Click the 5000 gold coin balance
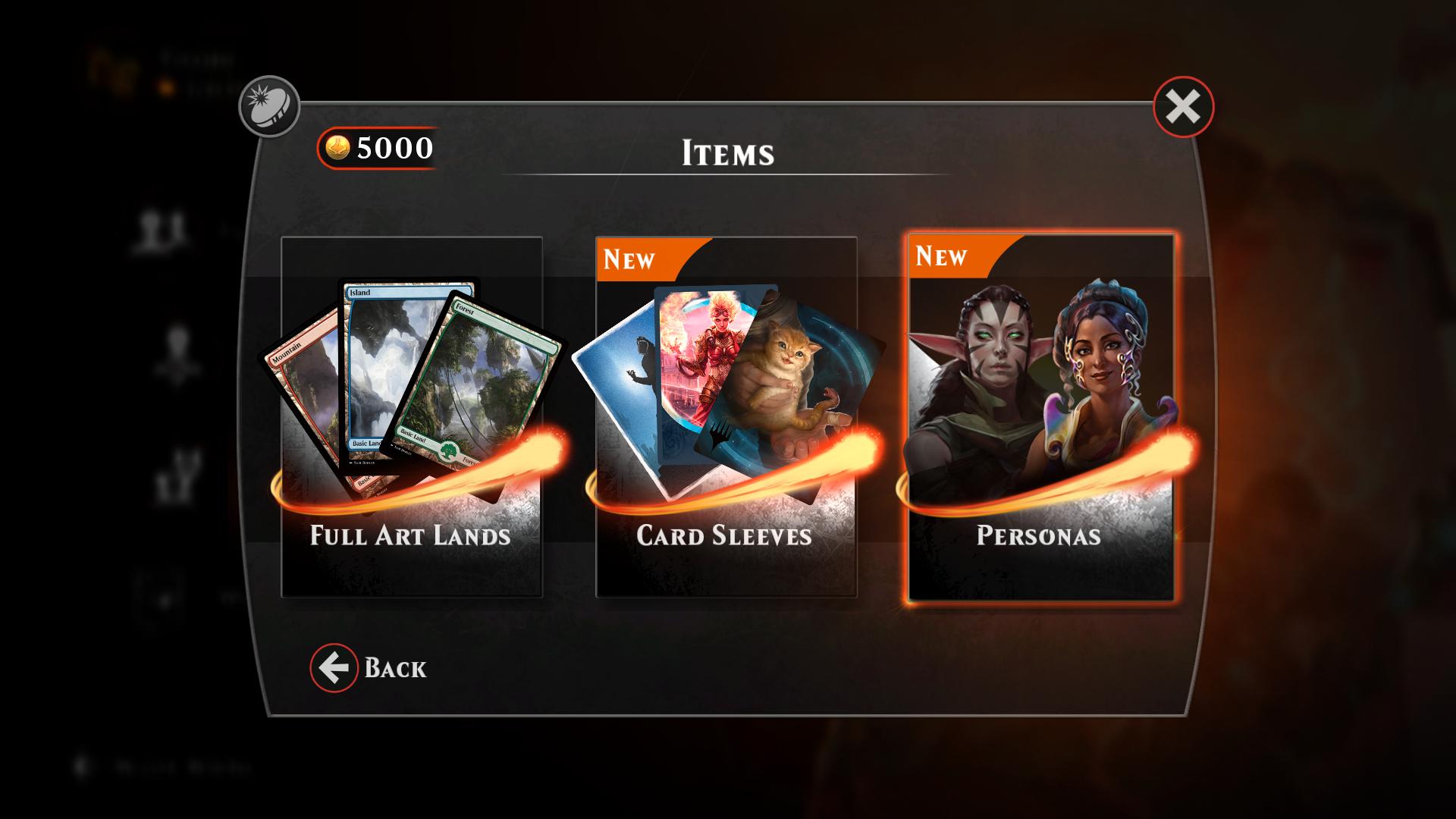 click(378, 148)
